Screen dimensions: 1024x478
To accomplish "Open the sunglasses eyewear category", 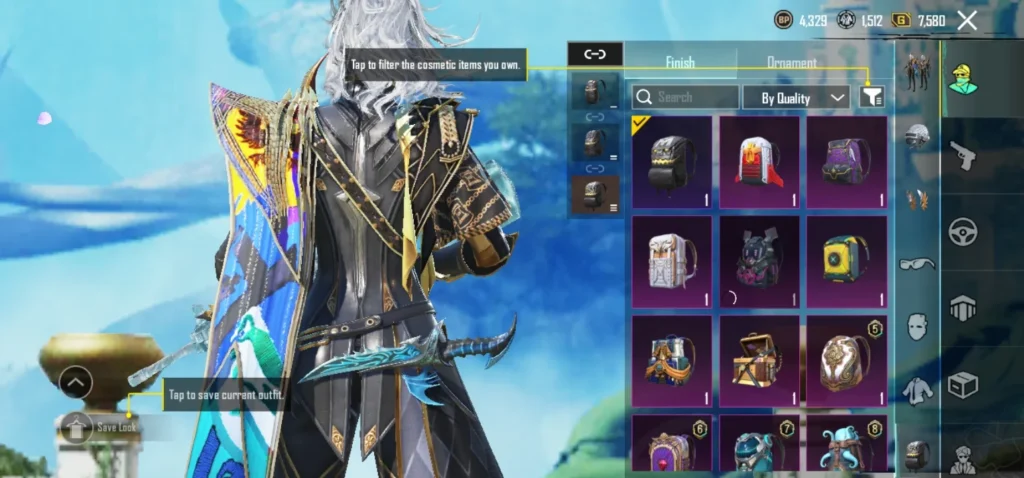I will tap(917, 263).
